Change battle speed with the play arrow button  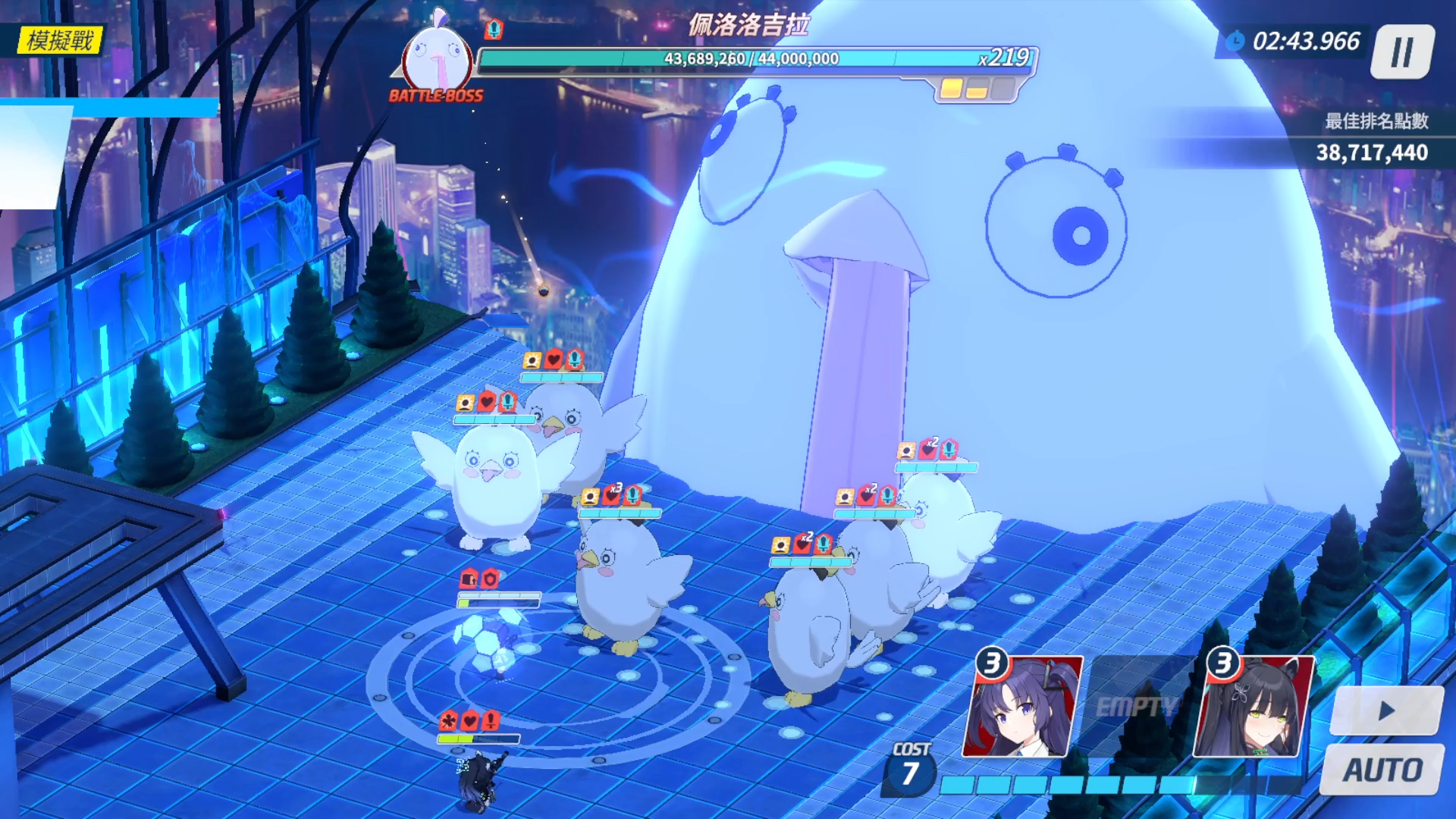[1386, 711]
